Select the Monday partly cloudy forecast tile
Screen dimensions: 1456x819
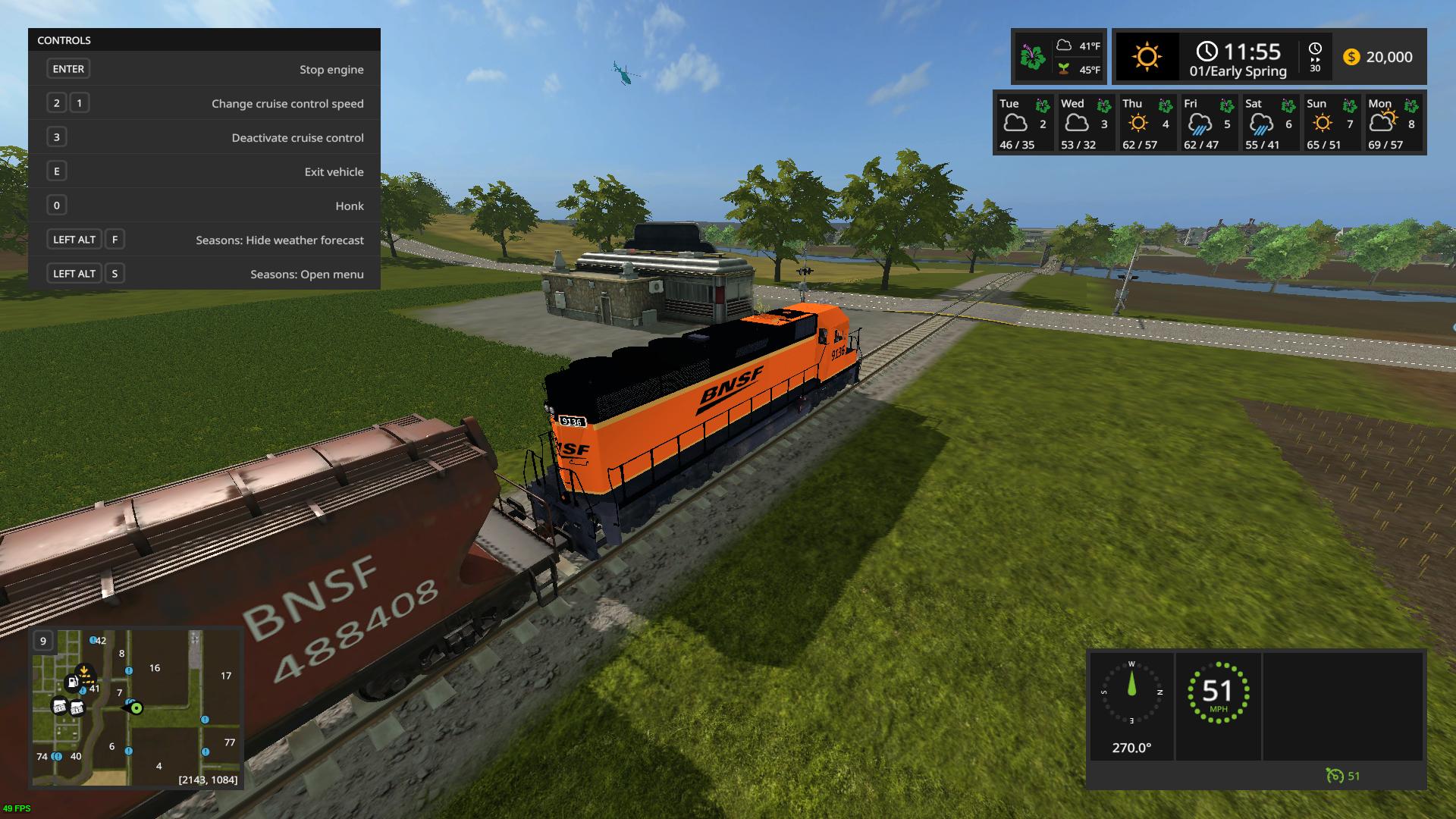click(x=1392, y=124)
